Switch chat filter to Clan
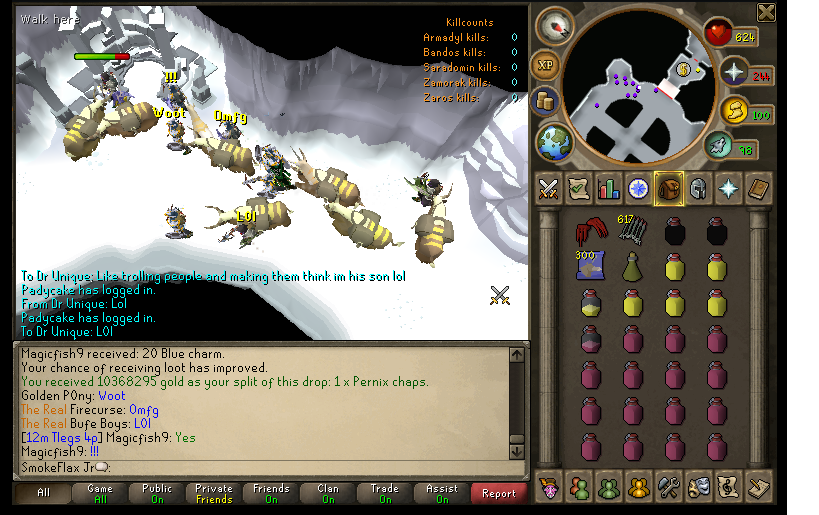 [328, 493]
